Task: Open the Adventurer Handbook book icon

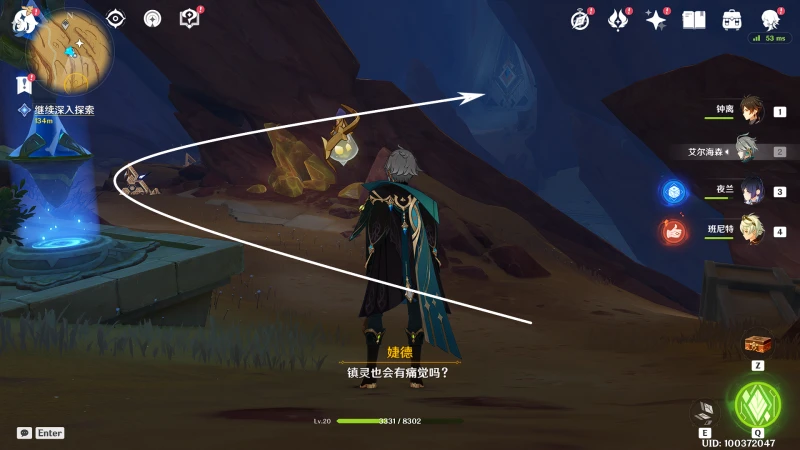Action: coord(694,19)
